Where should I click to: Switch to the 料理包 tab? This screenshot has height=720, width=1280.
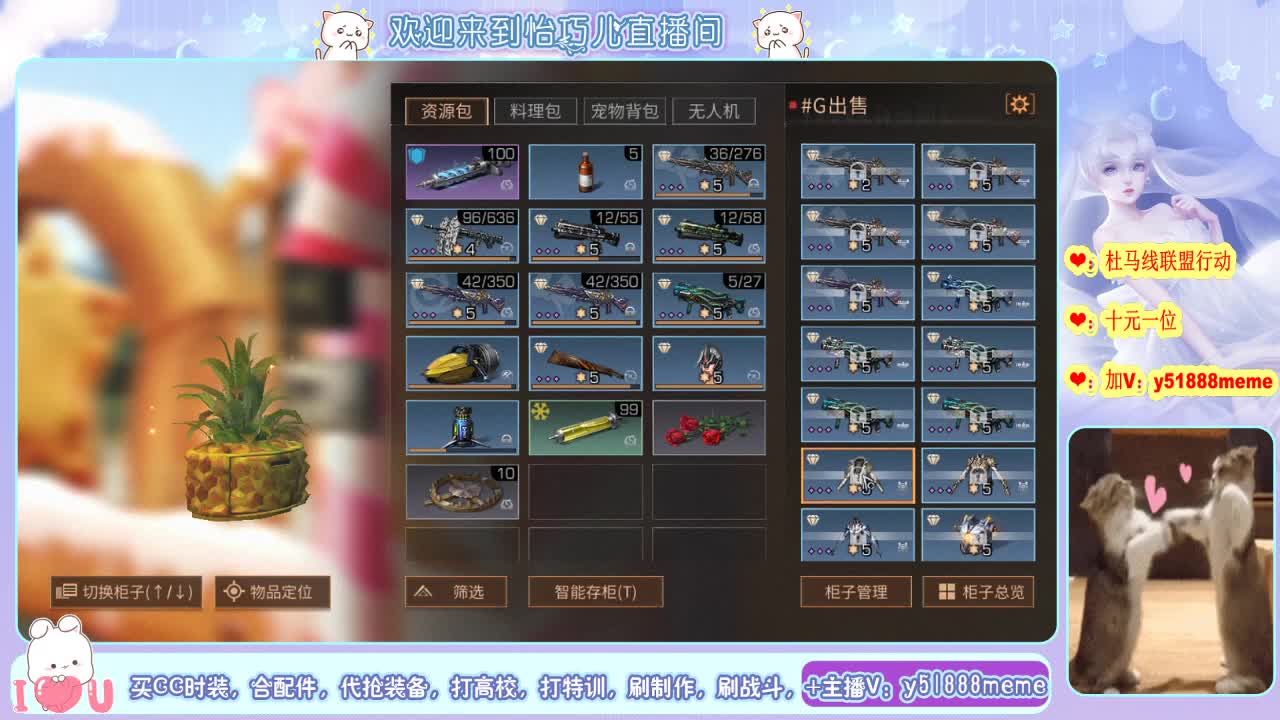point(535,111)
